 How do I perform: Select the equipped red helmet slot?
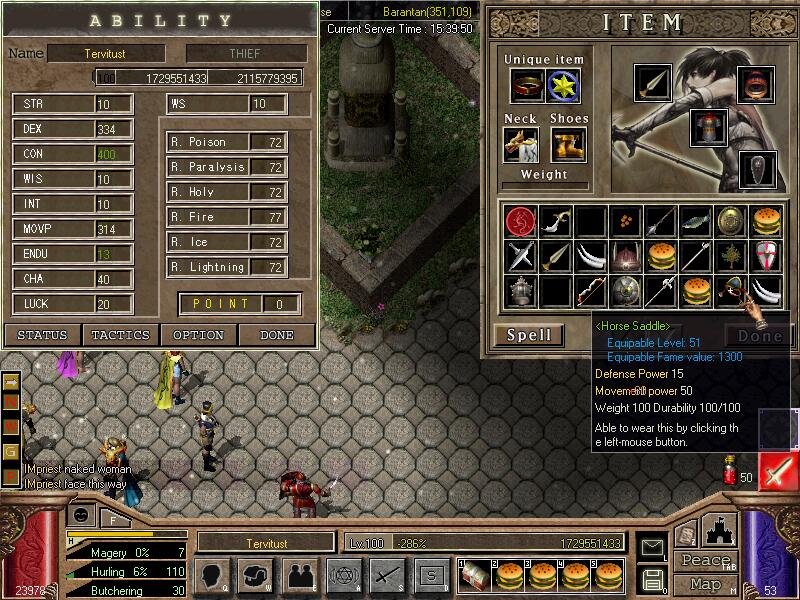757,86
